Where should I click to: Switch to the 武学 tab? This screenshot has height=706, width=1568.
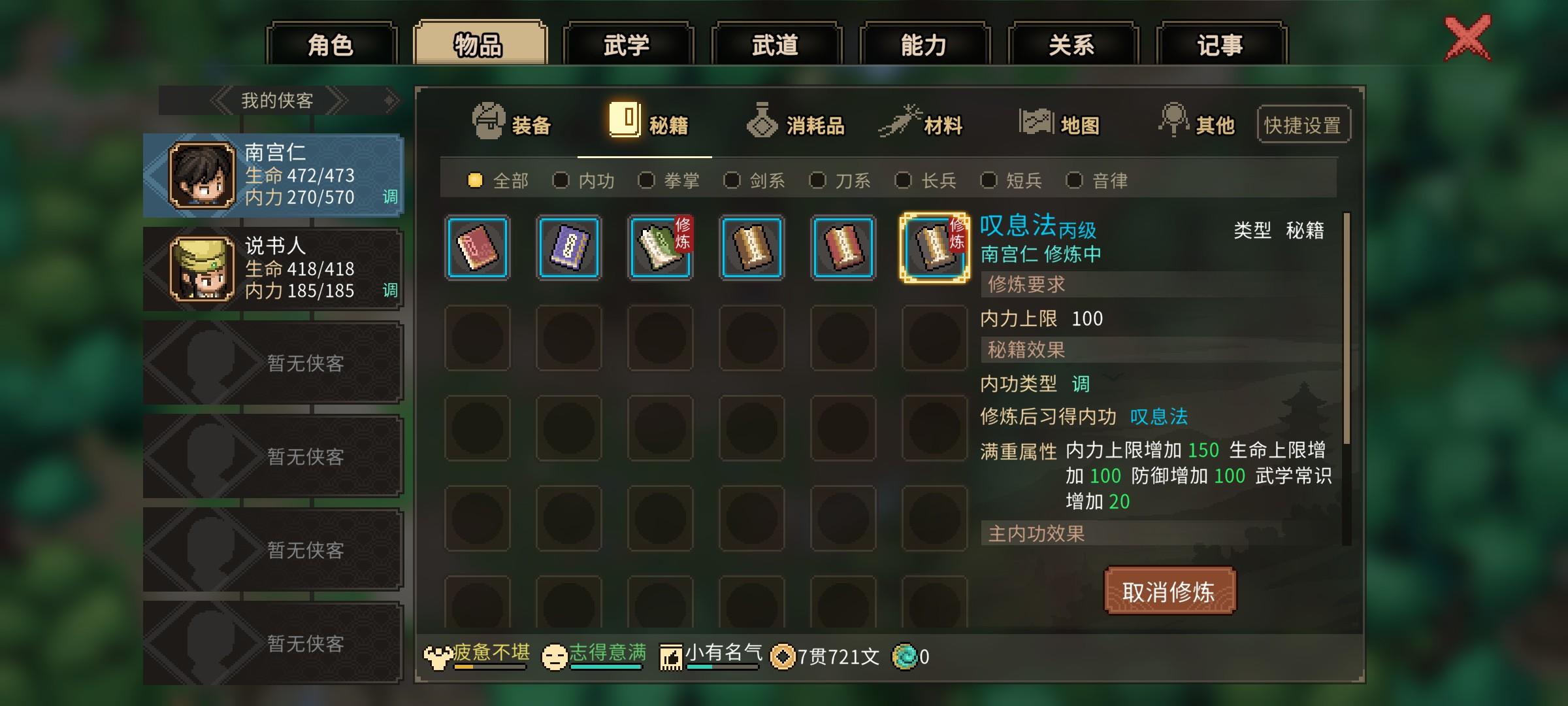629,44
